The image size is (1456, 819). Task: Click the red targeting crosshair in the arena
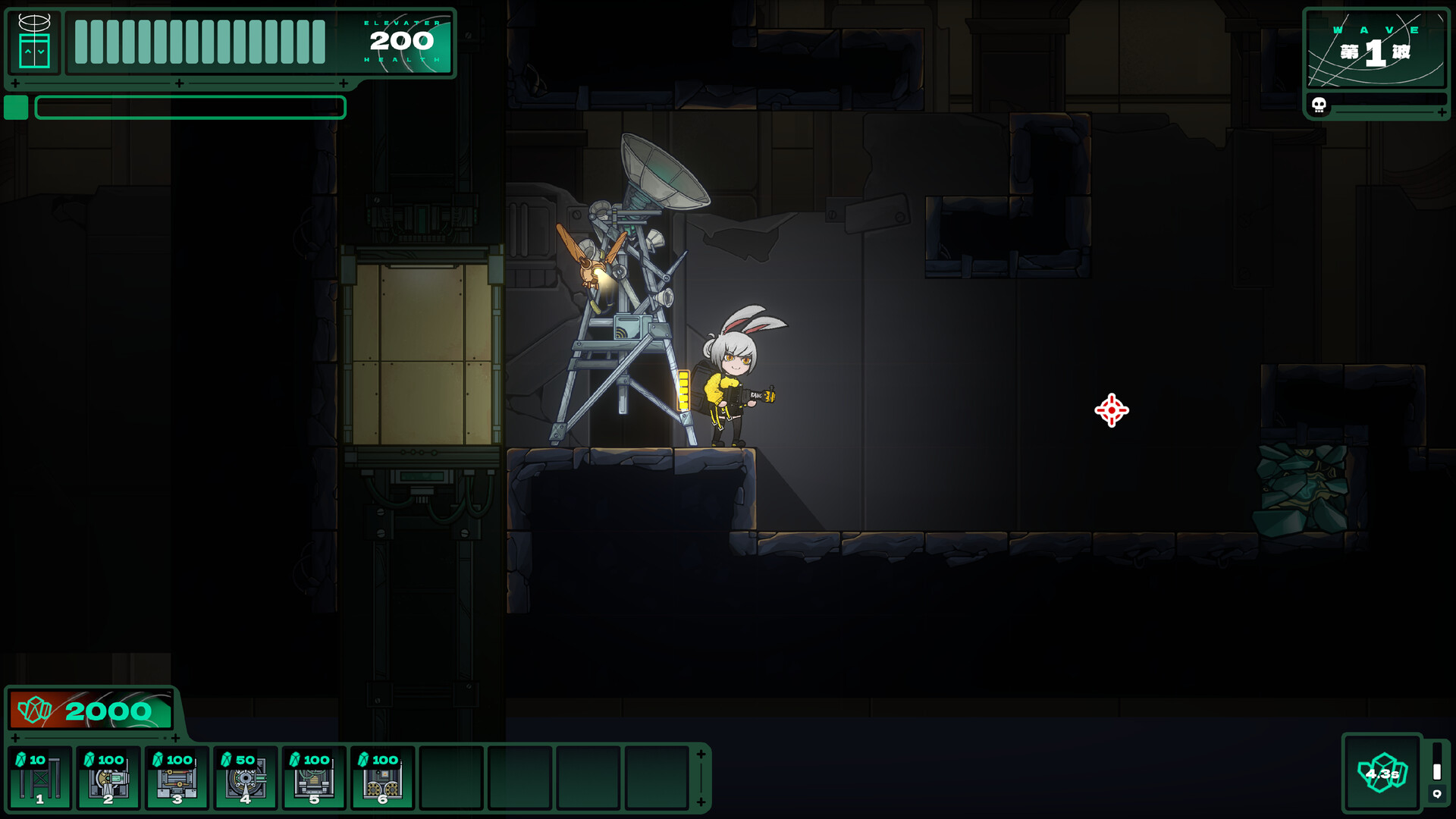point(1110,410)
